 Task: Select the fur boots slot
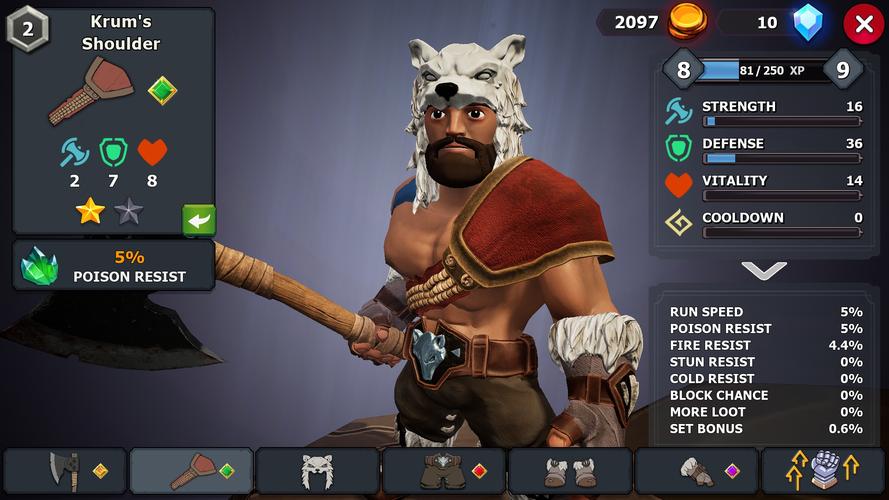pyautogui.click(x=570, y=470)
